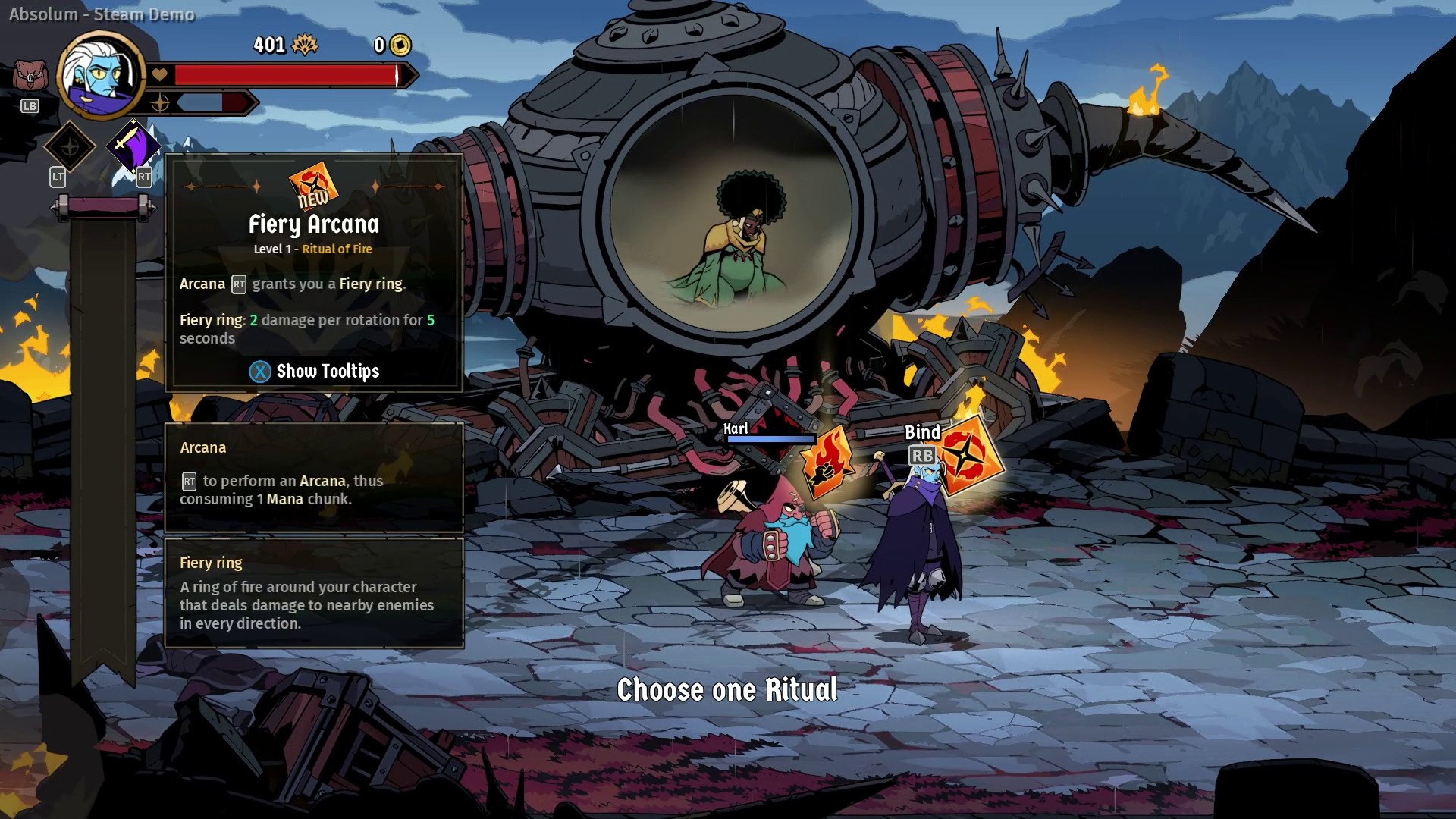1456x819 pixels.
Task: Click the blue-skinned character portrait
Action: click(x=101, y=74)
